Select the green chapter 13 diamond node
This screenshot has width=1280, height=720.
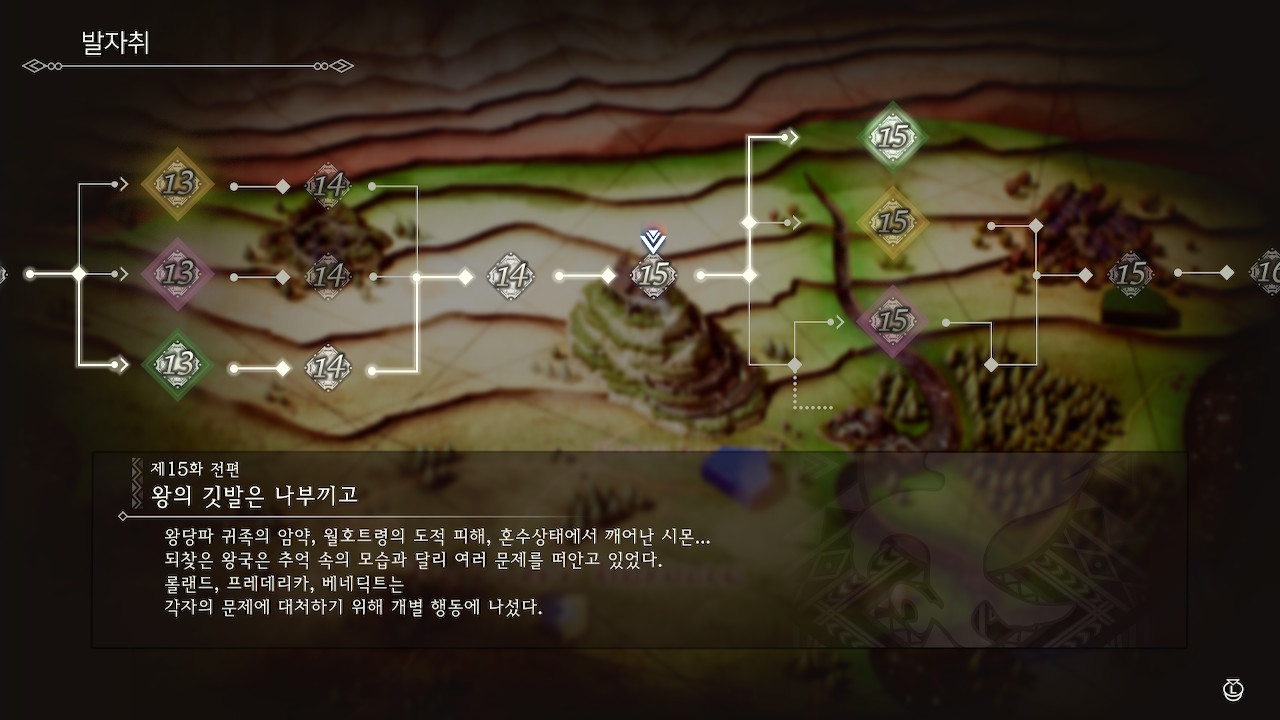click(178, 364)
